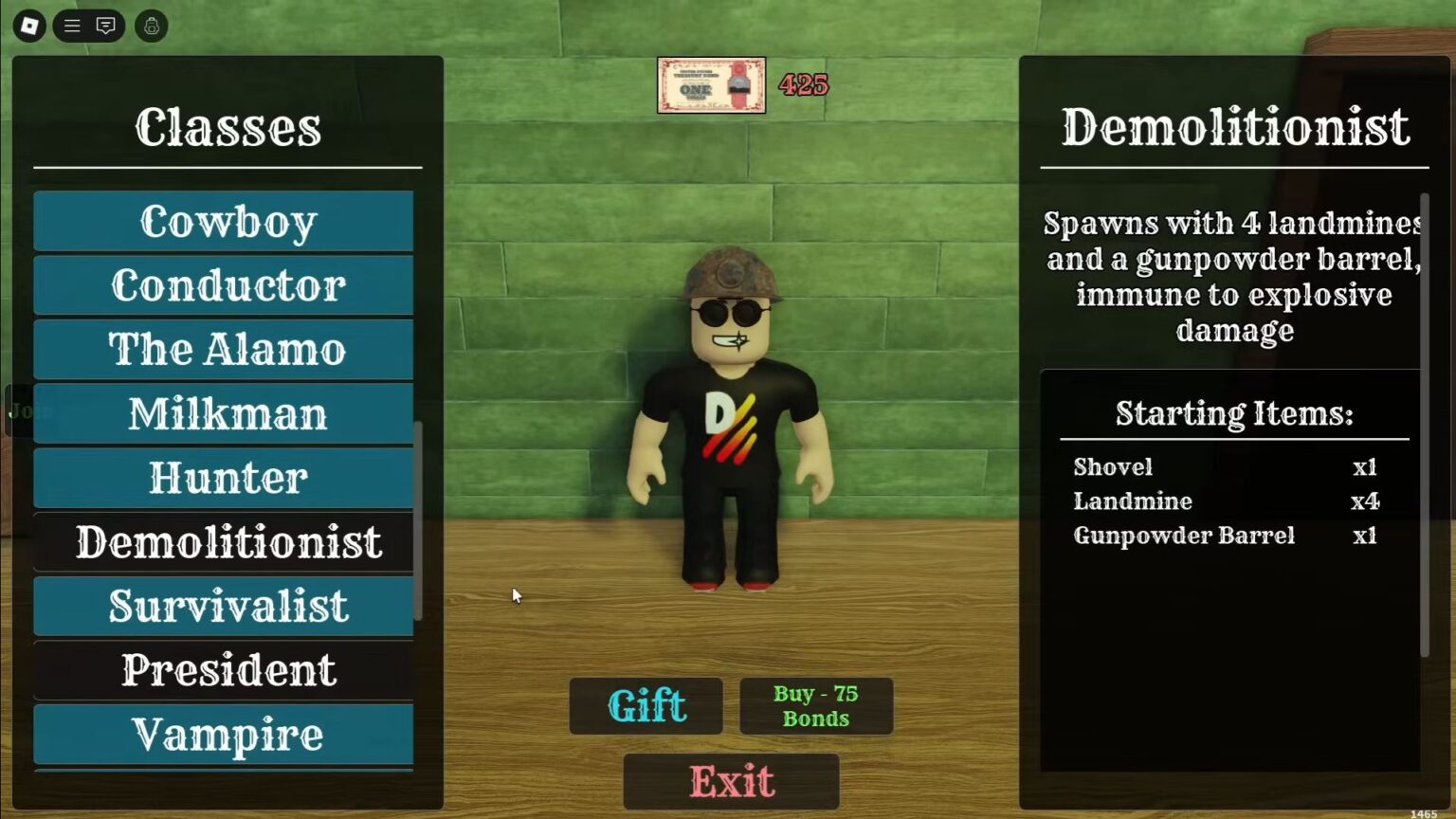Exit the class selection screen
Image resolution: width=1456 pixels, height=819 pixels.
click(x=731, y=779)
